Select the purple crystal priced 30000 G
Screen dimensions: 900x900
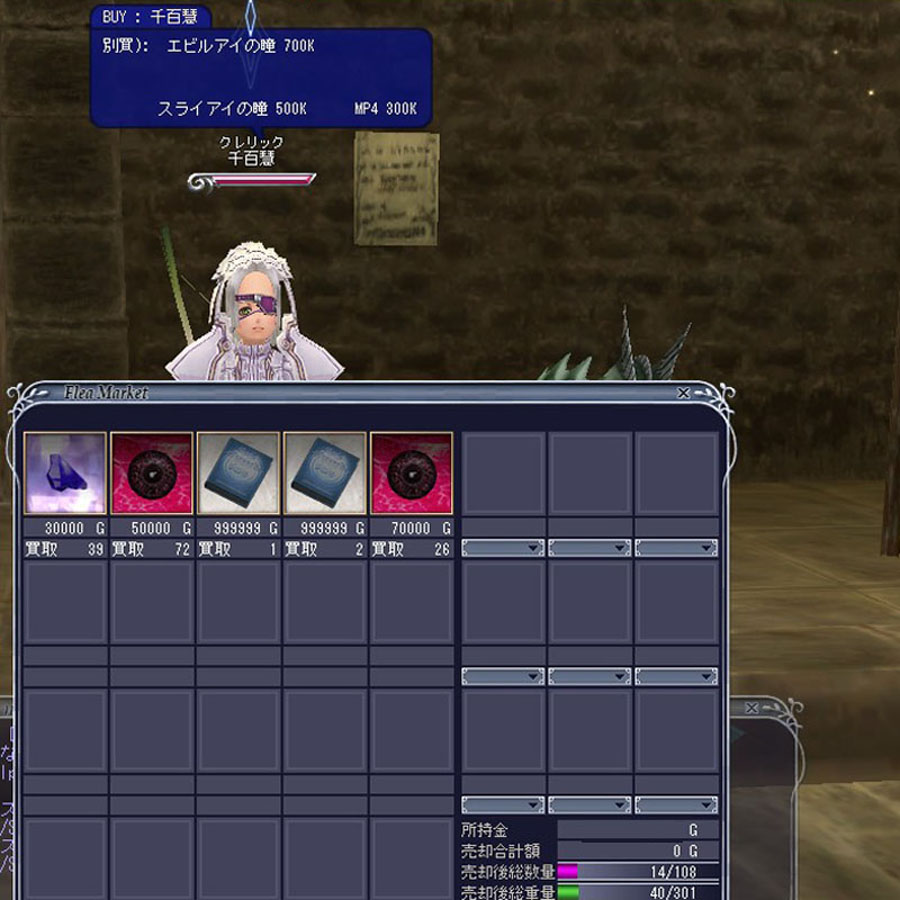(65, 473)
